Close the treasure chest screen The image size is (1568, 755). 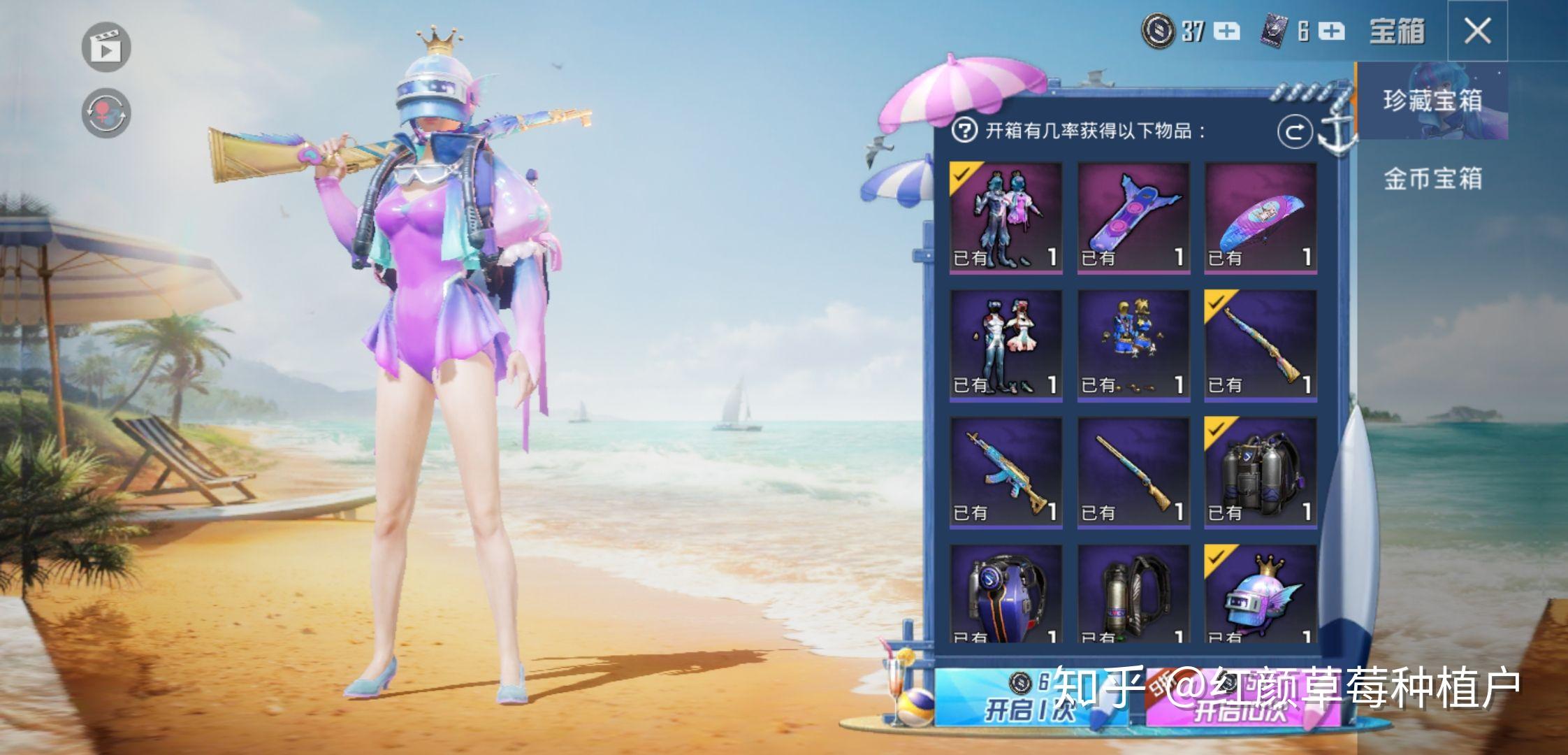pos(1477,31)
